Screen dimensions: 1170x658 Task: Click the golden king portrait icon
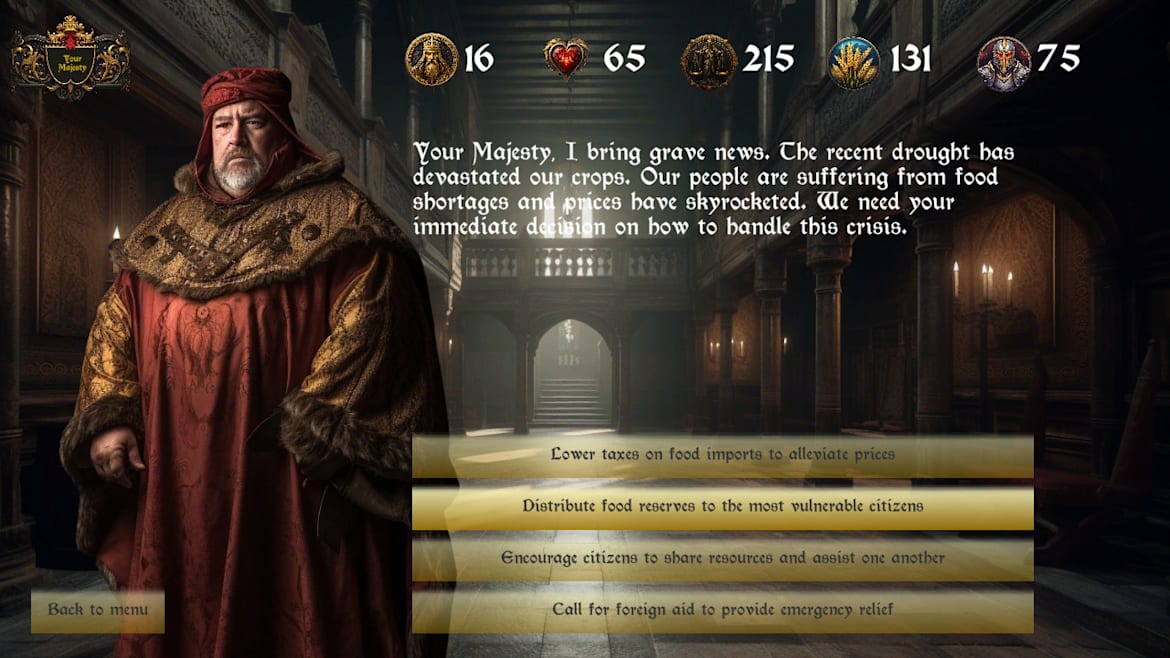tap(431, 60)
